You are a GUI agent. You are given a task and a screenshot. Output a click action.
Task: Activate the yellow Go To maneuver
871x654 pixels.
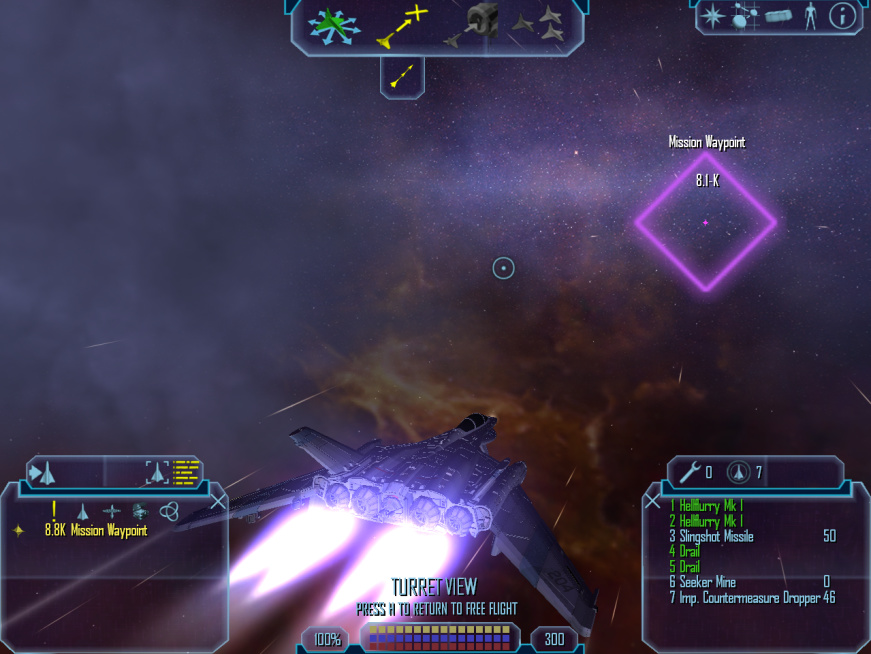click(x=401, y=25)
